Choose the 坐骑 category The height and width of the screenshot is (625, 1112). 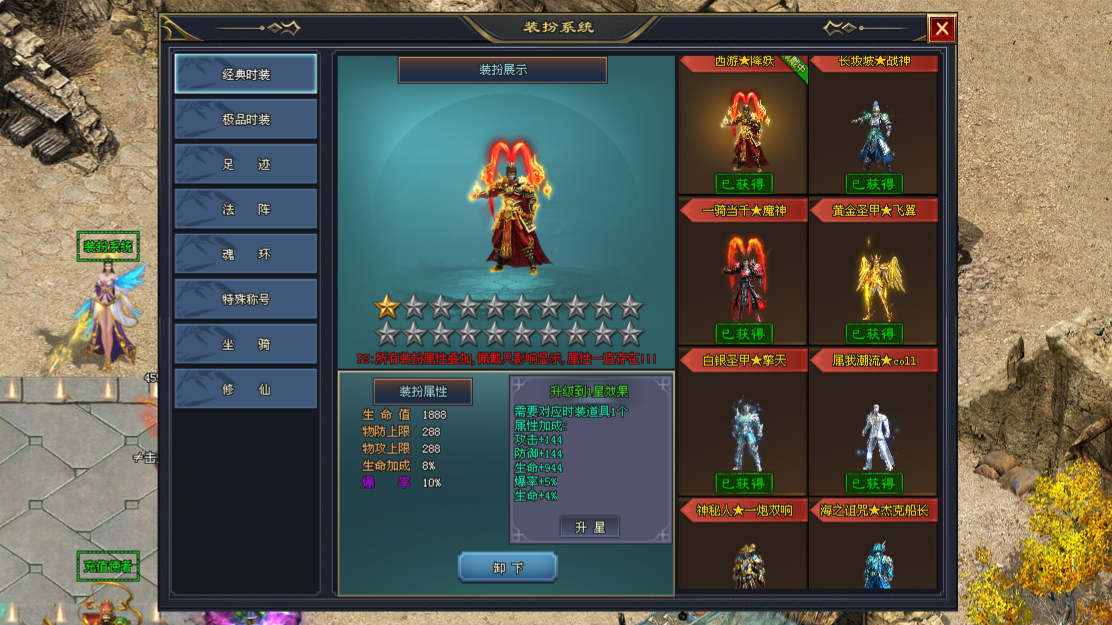click(246, 344)
